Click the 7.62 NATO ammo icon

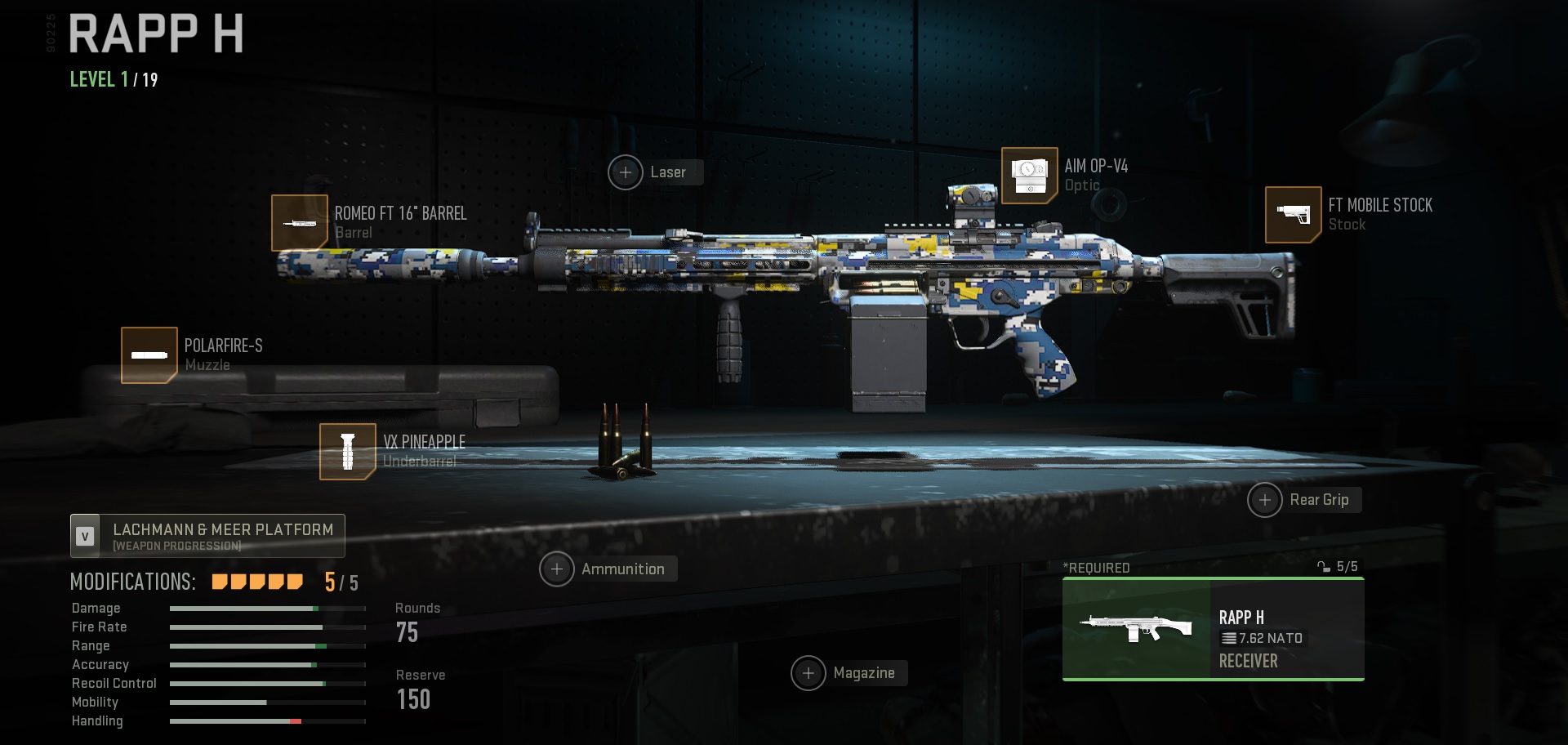pyautogui.click(x=1230, y=640)
